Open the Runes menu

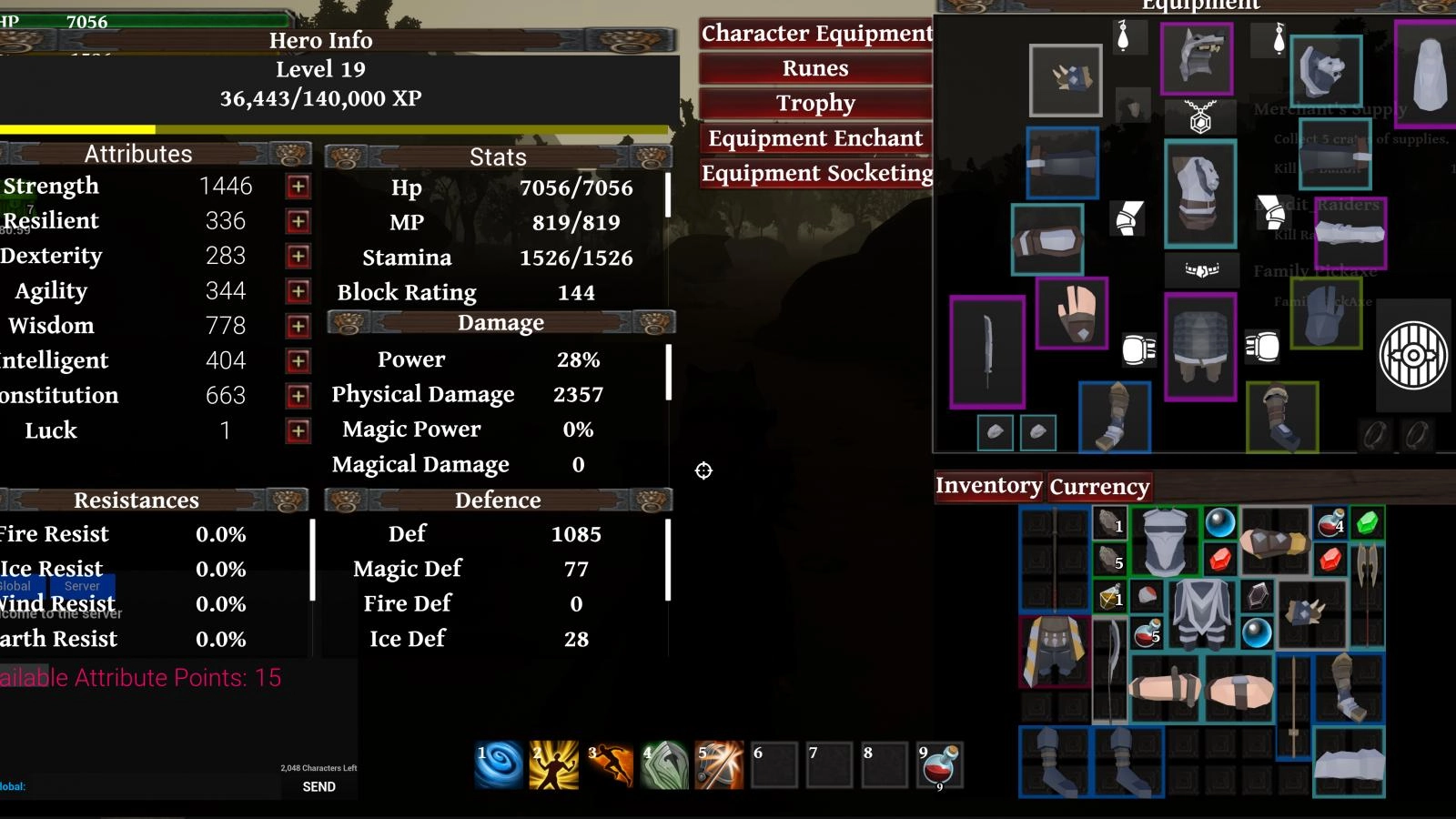point(815,68)
